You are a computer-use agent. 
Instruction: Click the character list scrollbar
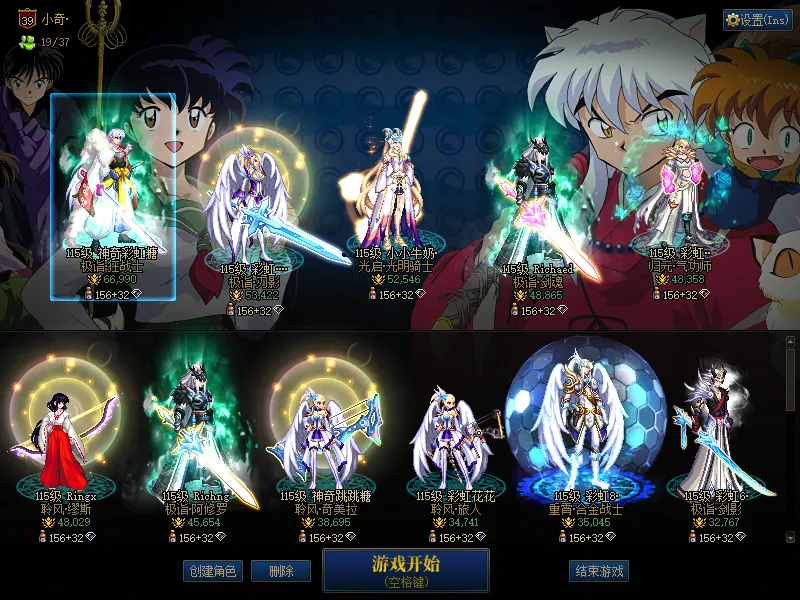(791, 440)
